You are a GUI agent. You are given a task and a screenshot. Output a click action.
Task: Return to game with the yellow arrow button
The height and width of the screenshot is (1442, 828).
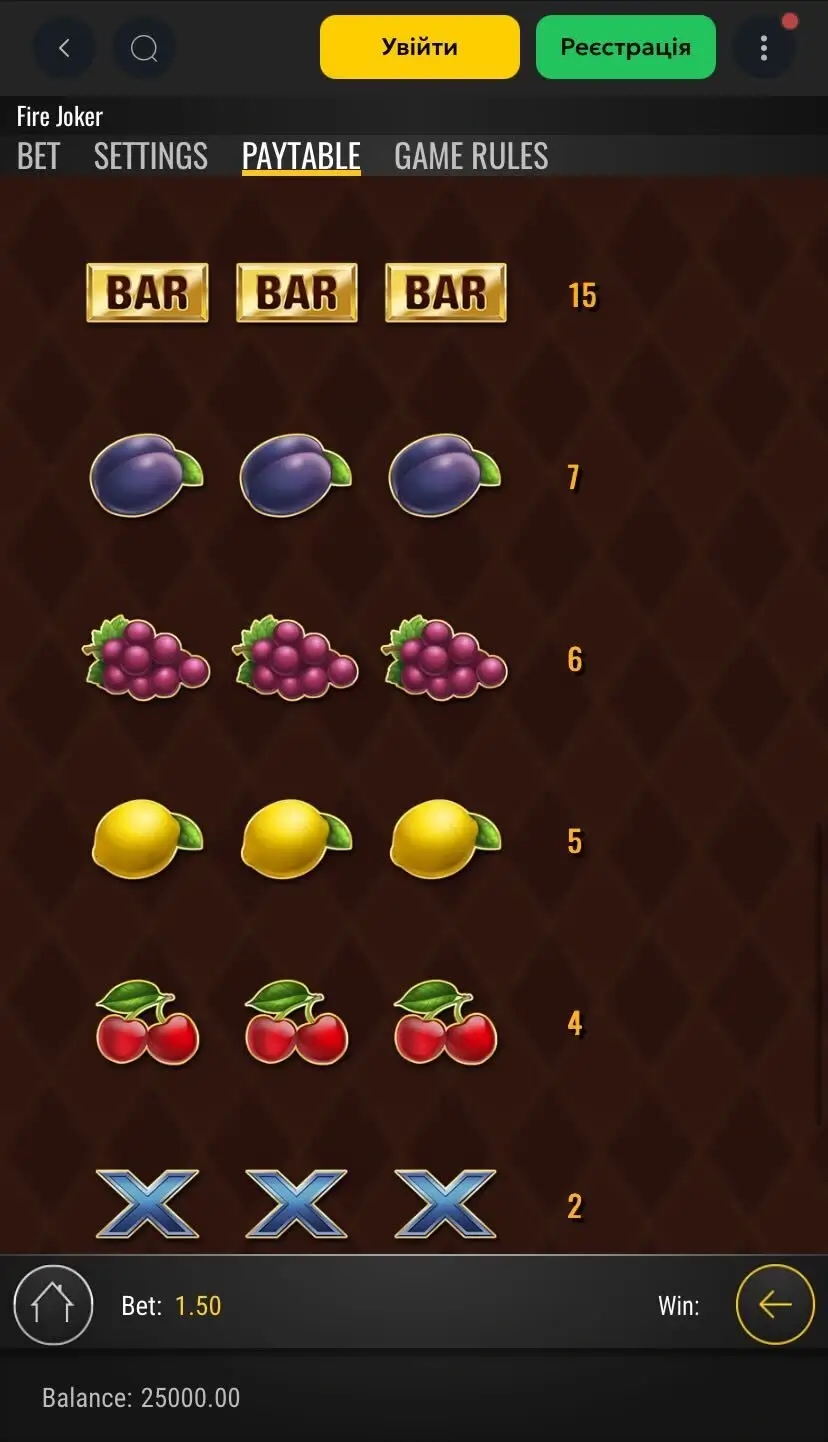click(x=775, y=1305)
